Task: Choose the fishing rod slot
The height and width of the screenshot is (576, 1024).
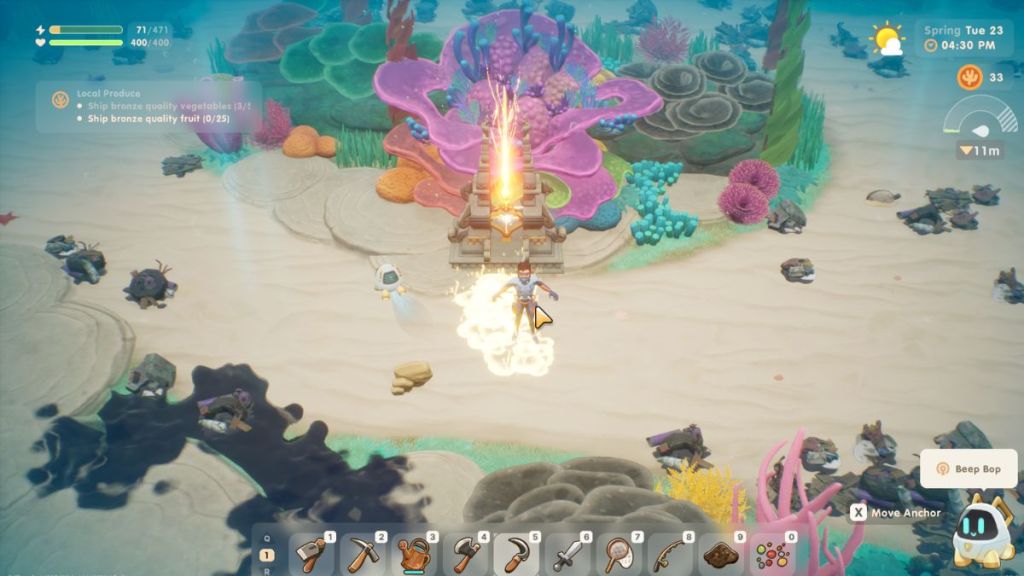Action: click(x=670, y=554)
